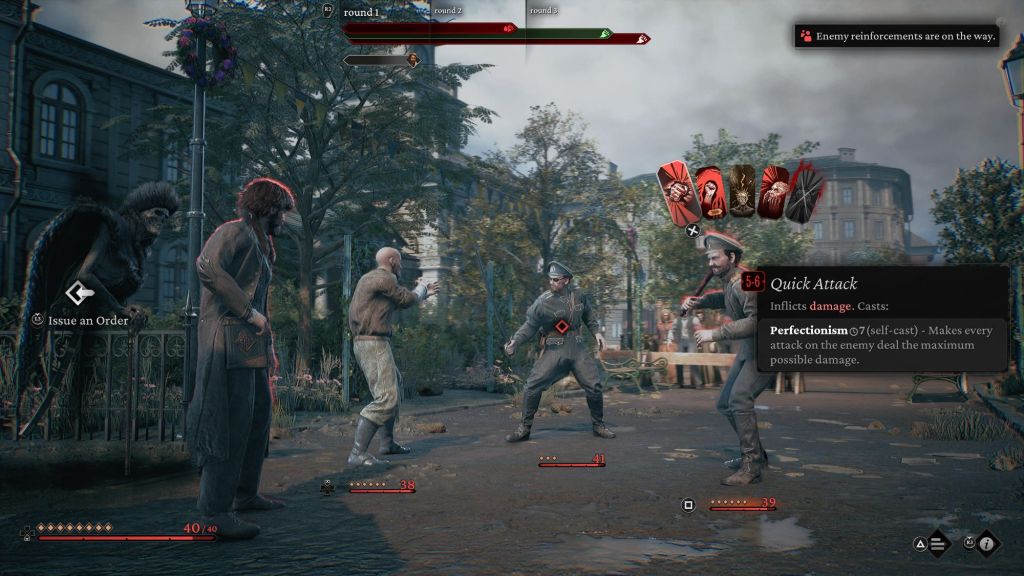Viewport: 1024px width, 576px height.
Task: Choose the red hooded figure card
Action: pyautogui.click(x=709, y=190)
